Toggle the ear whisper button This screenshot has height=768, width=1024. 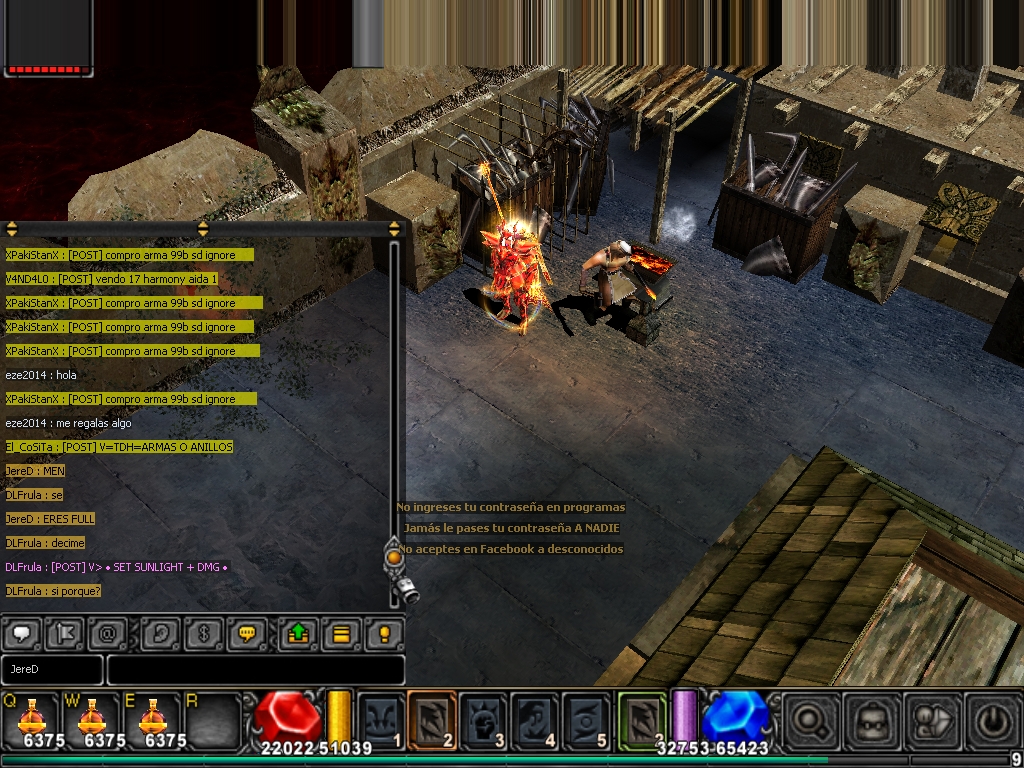(x=161, y=633)
